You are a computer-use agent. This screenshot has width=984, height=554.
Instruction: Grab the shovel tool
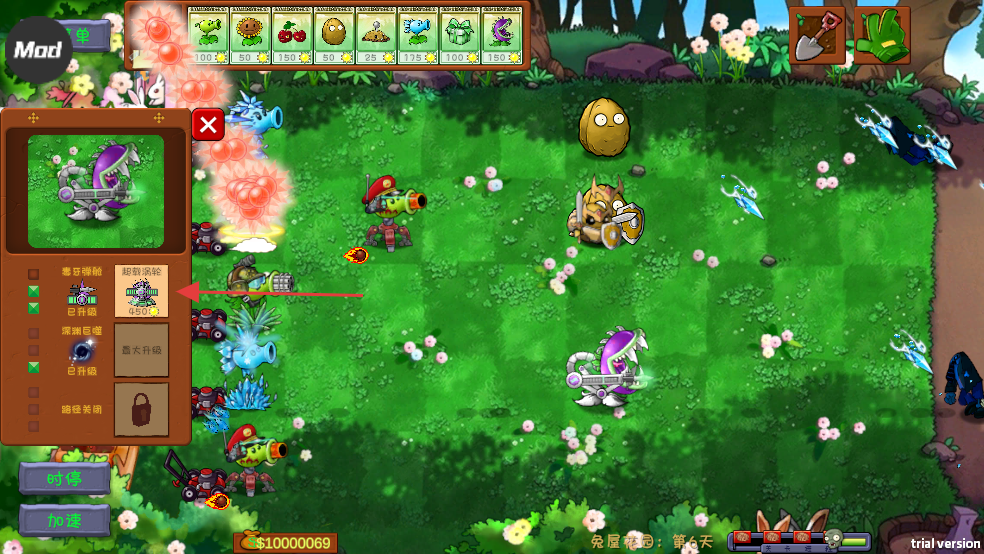pos(817,36)
